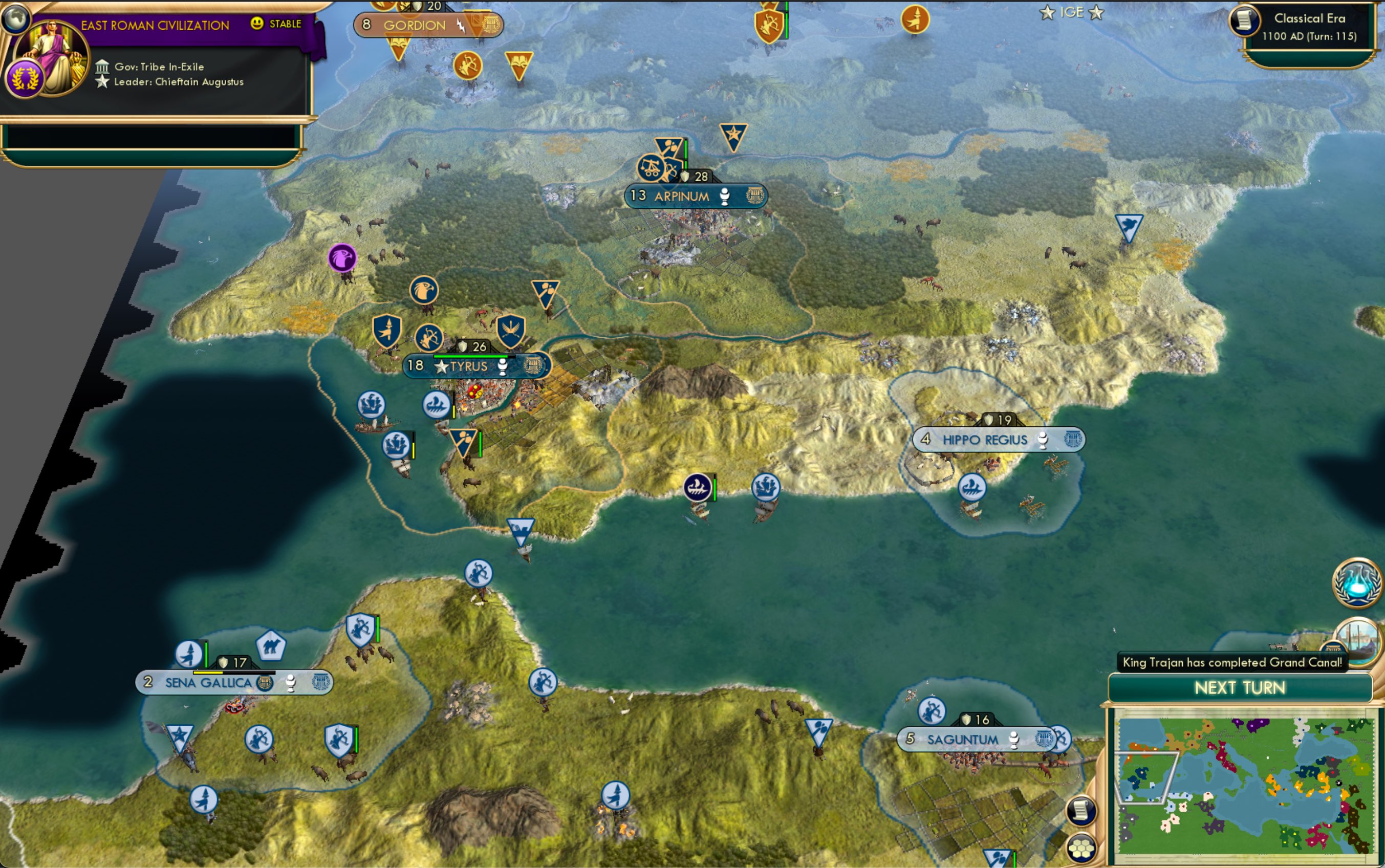Screen dimensions: 1385x868
Task: Click the minimap world overview
Action: (1244, 788)
